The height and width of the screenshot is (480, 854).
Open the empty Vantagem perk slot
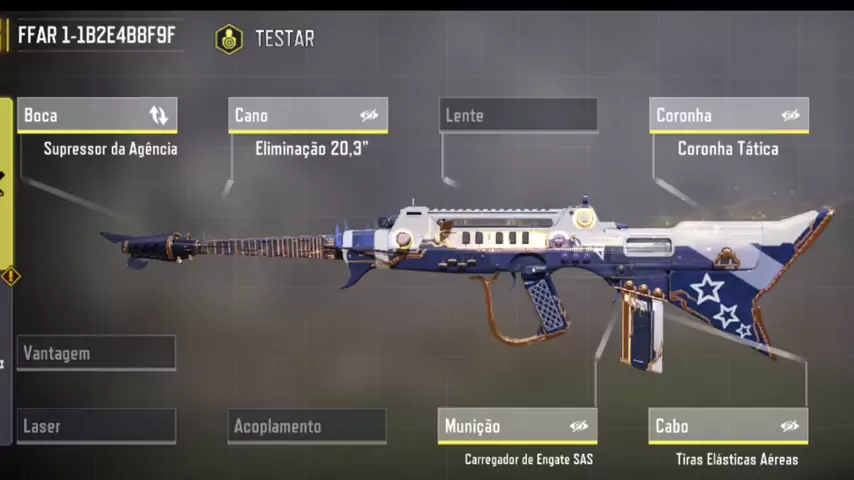[96, 353]
